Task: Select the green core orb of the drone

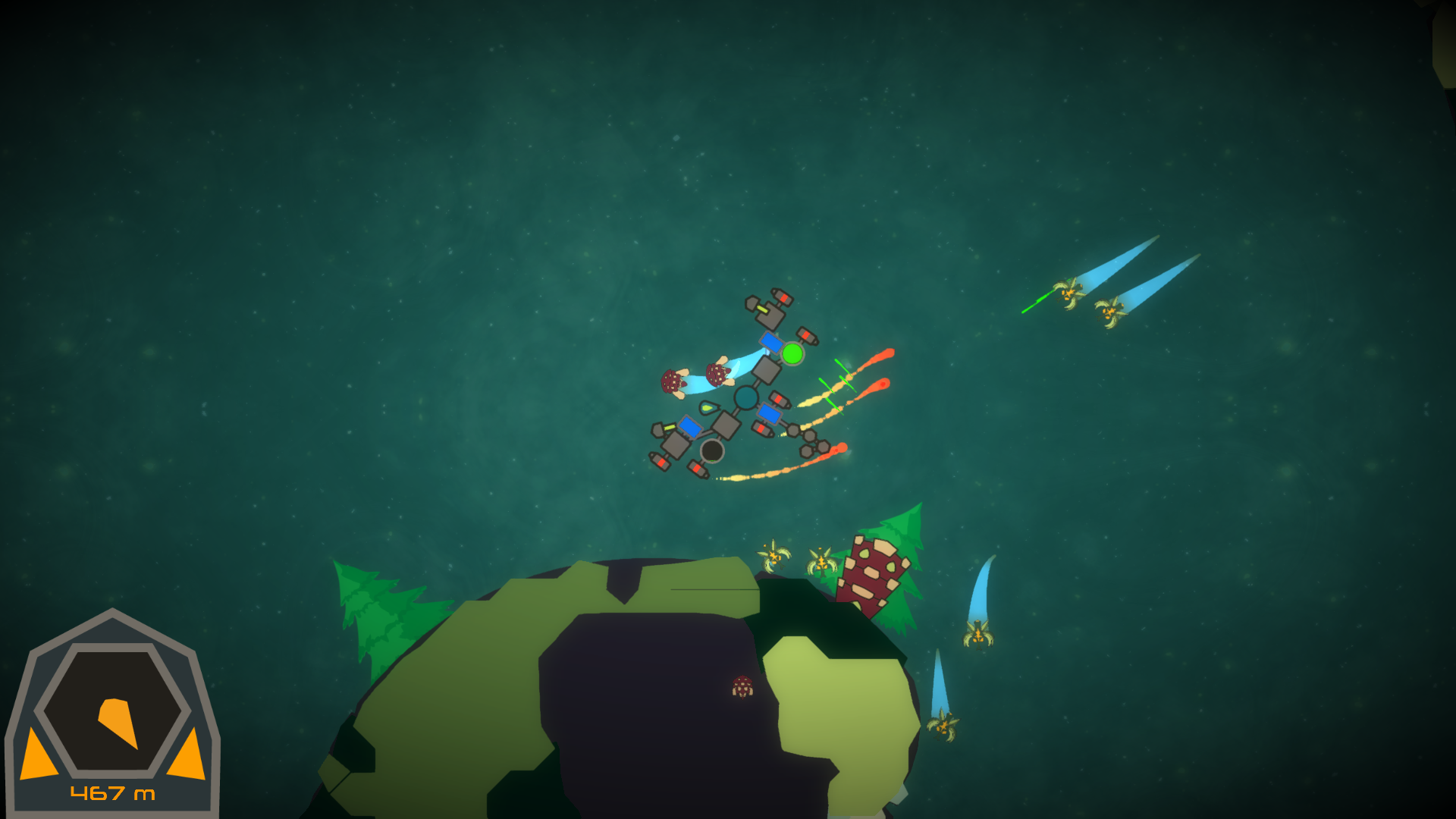Action: click(x=793, y=353)
